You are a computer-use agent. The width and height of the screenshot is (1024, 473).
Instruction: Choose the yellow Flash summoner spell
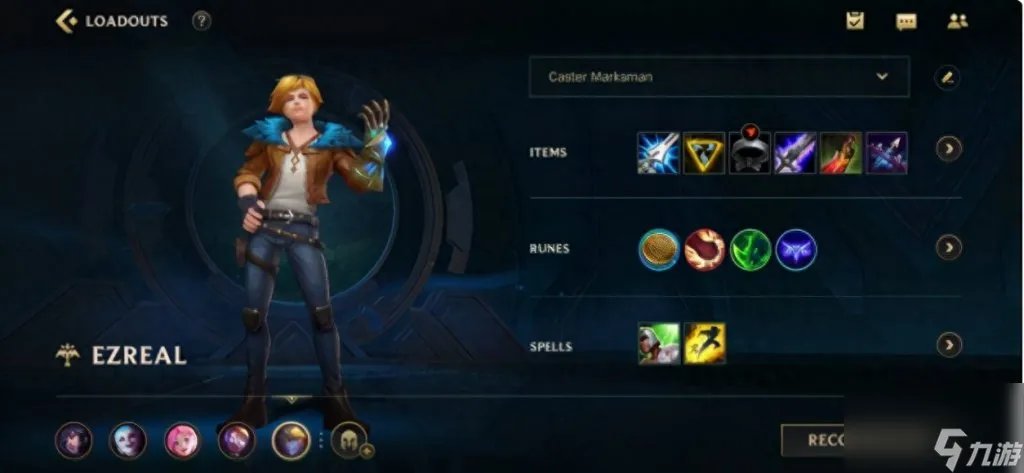[705, 344]
